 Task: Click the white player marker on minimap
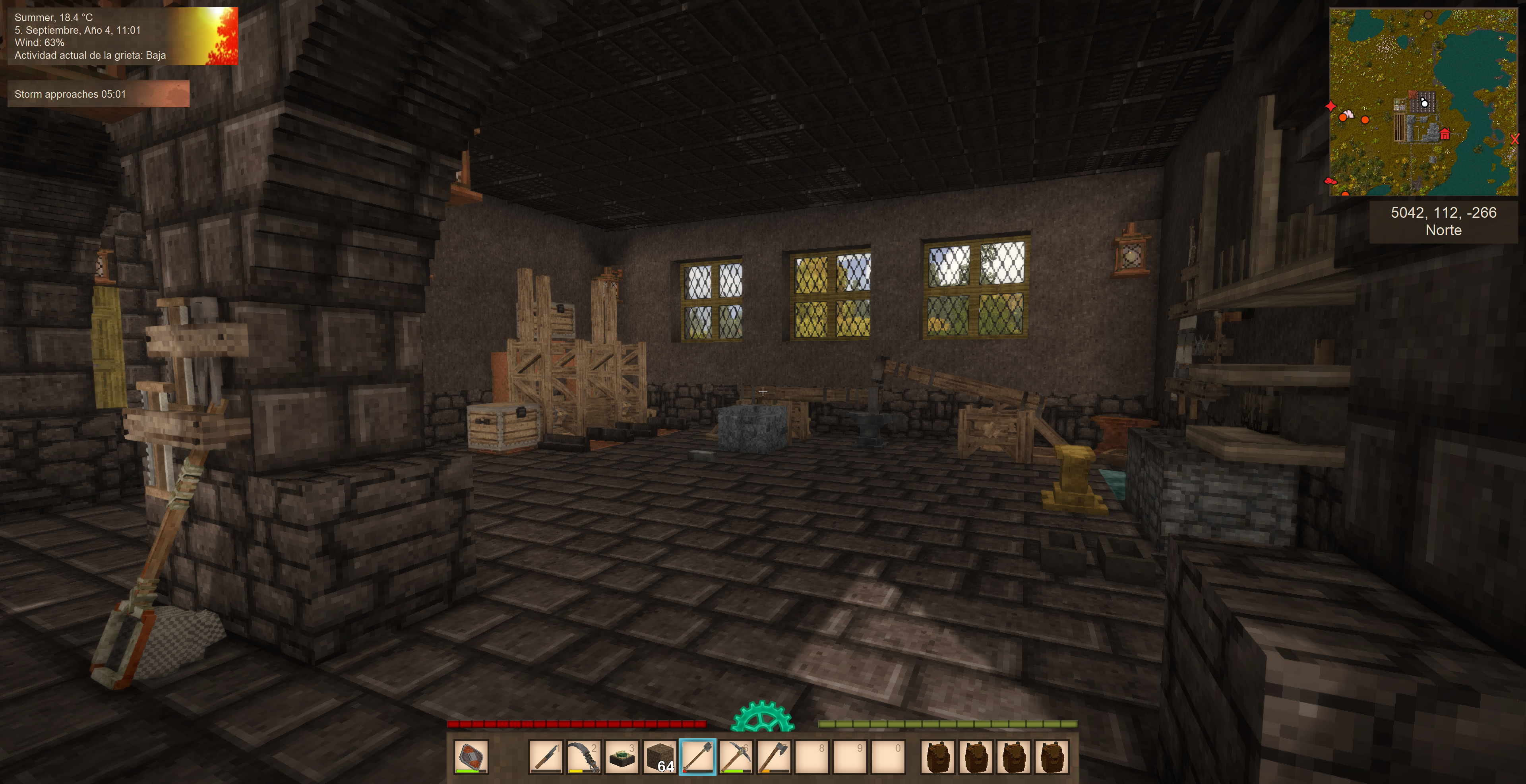tap(1424, 103)
